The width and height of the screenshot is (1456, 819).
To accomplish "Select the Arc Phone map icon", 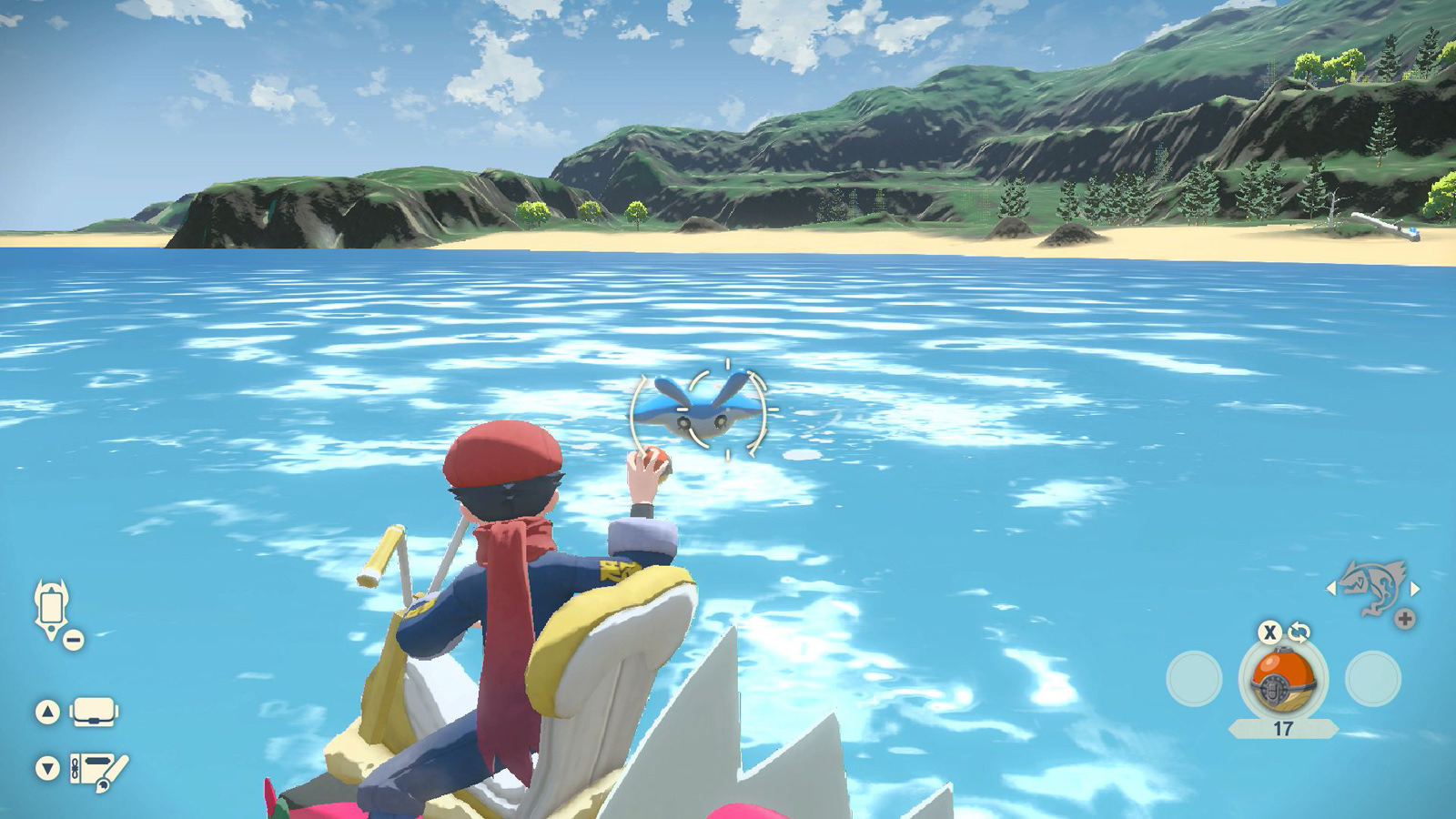I will click(50, 605).
